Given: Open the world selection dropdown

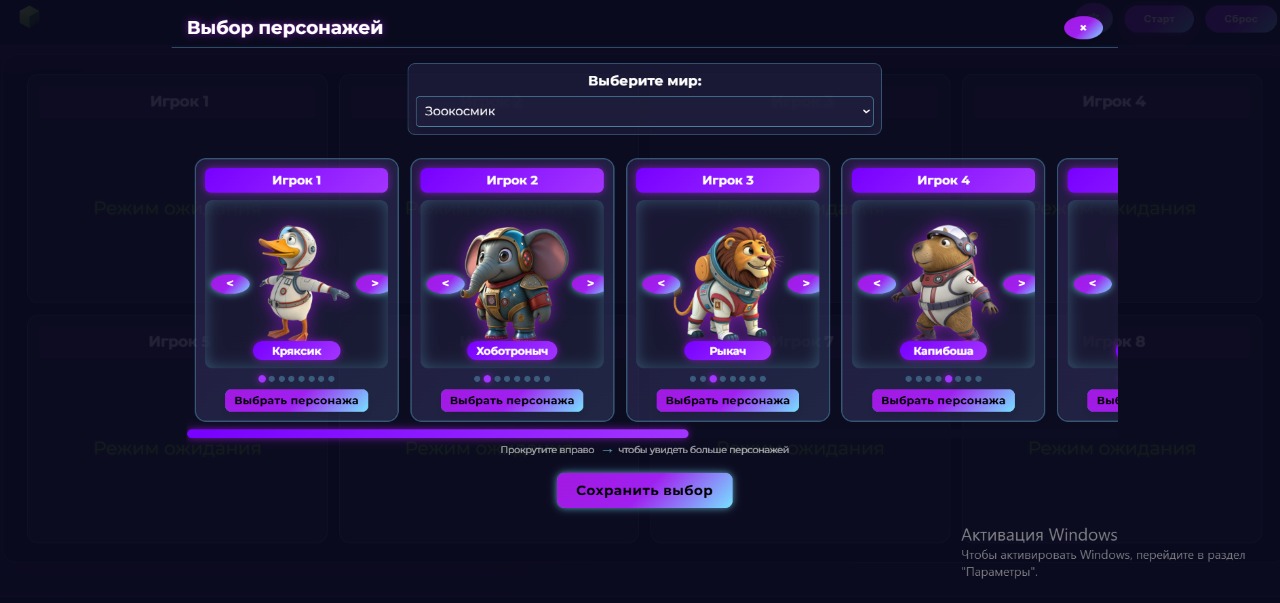Looking at the screenshot, I should click(x=644, y=111).
